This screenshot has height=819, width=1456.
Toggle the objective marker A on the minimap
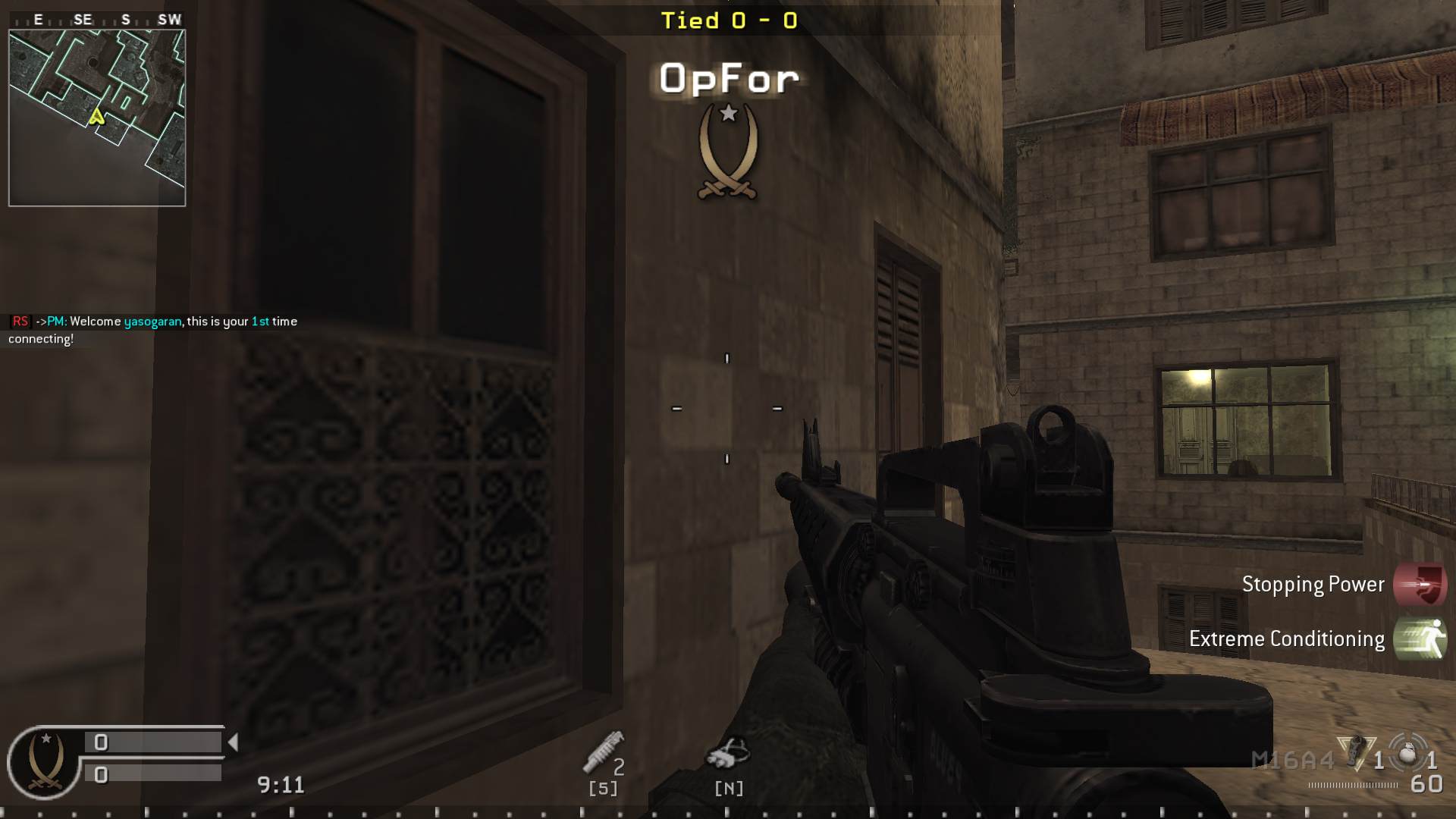96,118
